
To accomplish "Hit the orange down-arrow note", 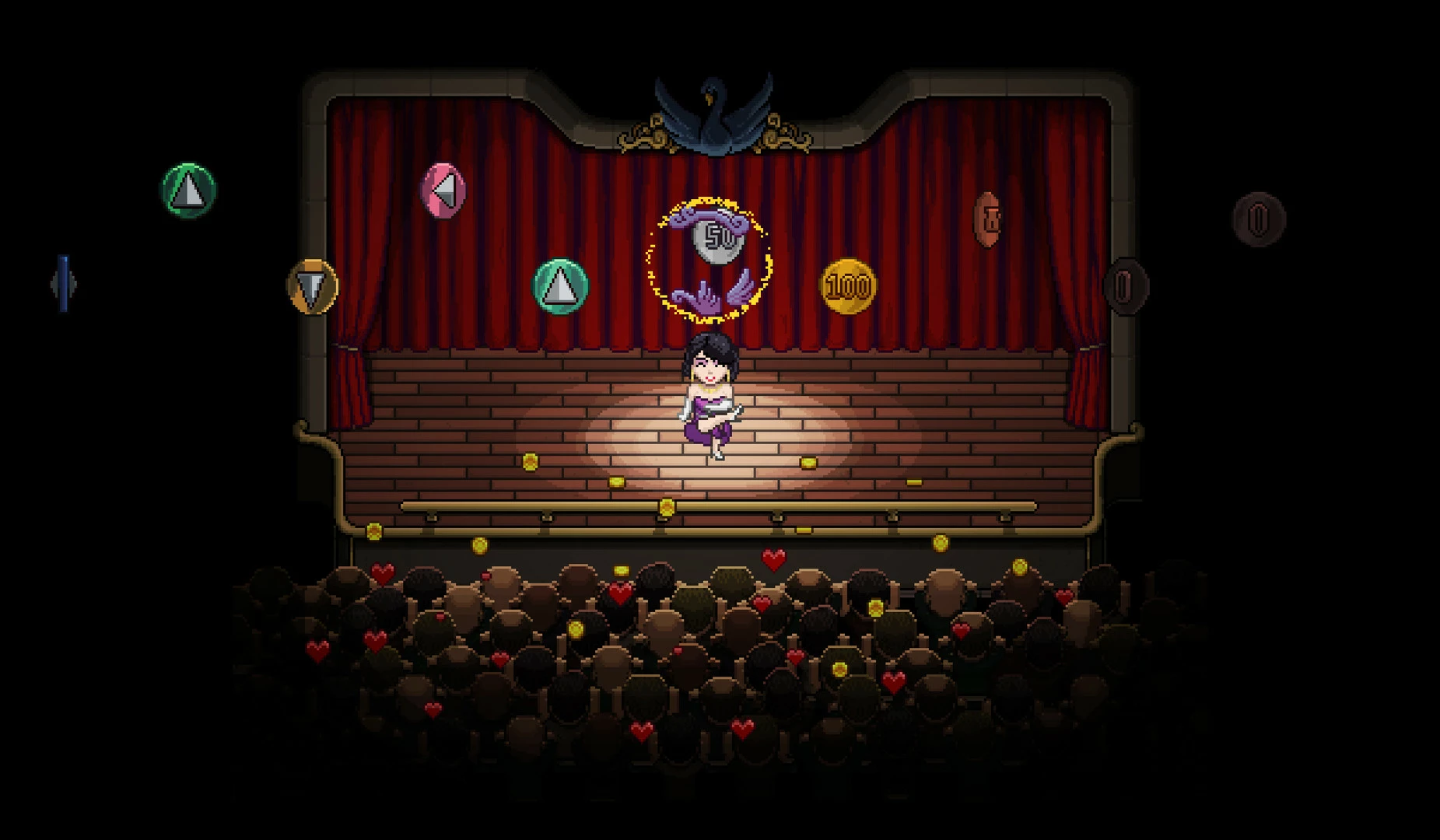I will tap(313, 286).
